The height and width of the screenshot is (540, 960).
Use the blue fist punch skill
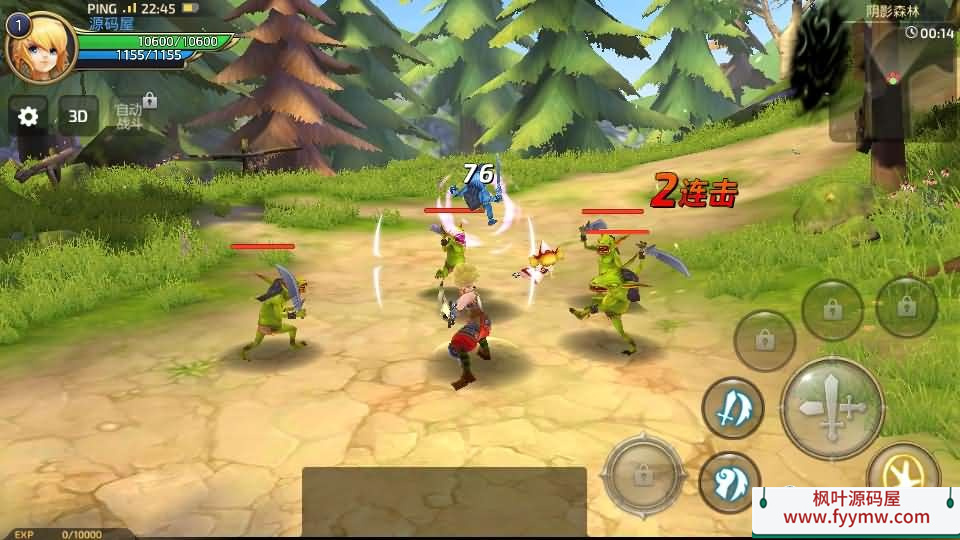click(729, 482)
